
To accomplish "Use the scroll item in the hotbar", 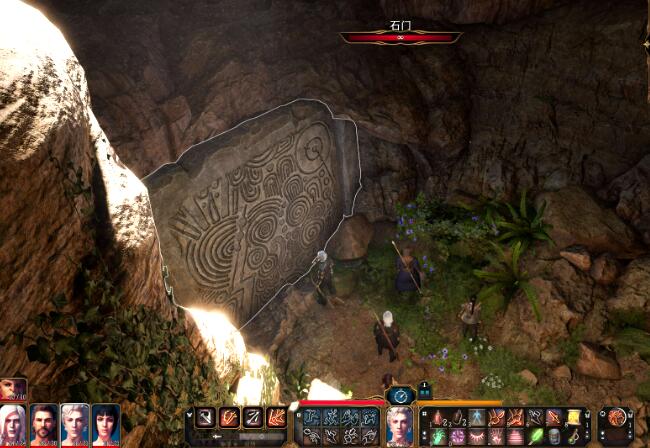I will point(574,418).
